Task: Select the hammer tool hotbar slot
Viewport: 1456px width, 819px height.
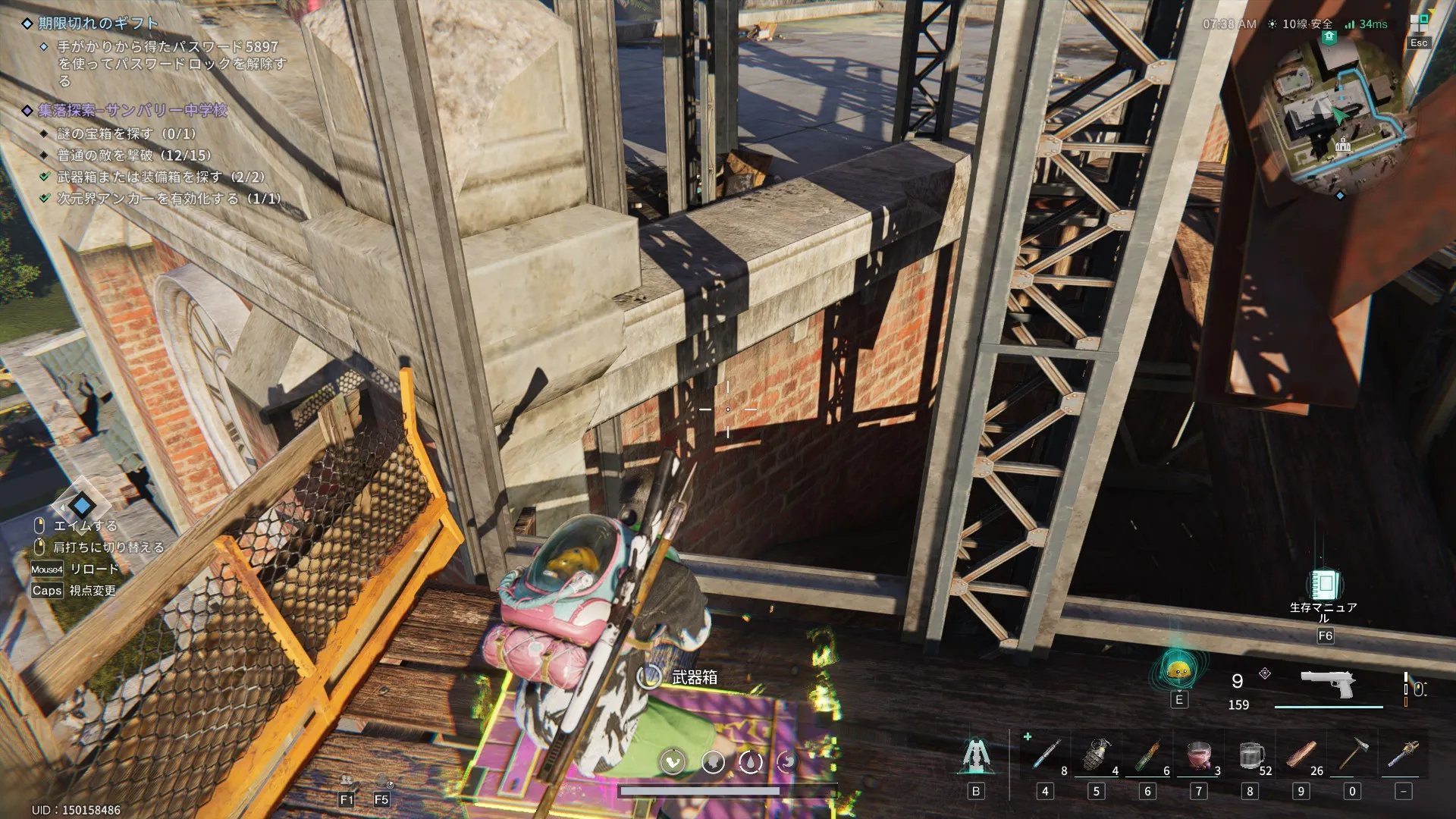Action: (1352, 755)
